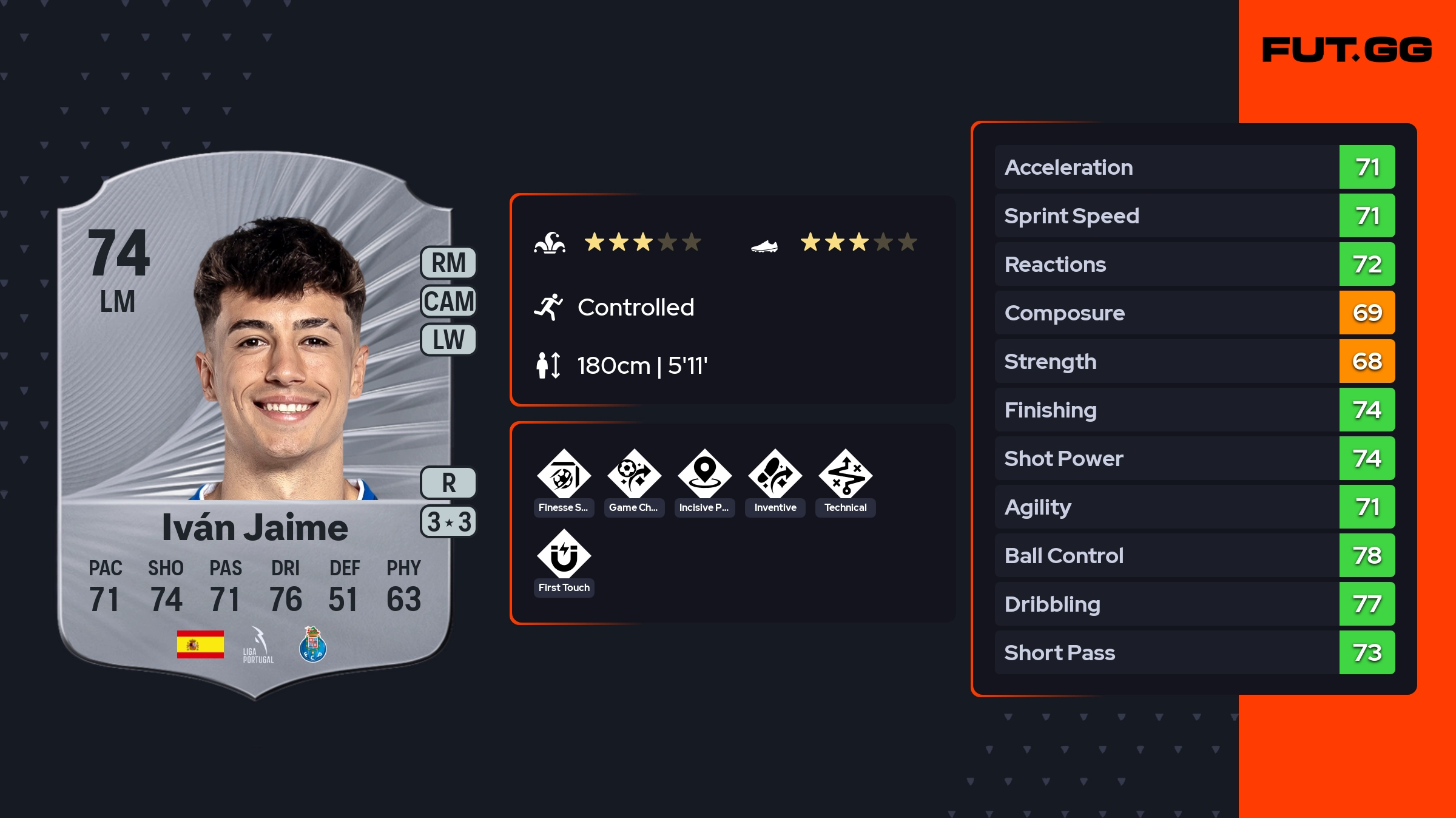Open the First Touch playstyle icon

(x=564, y=555)
